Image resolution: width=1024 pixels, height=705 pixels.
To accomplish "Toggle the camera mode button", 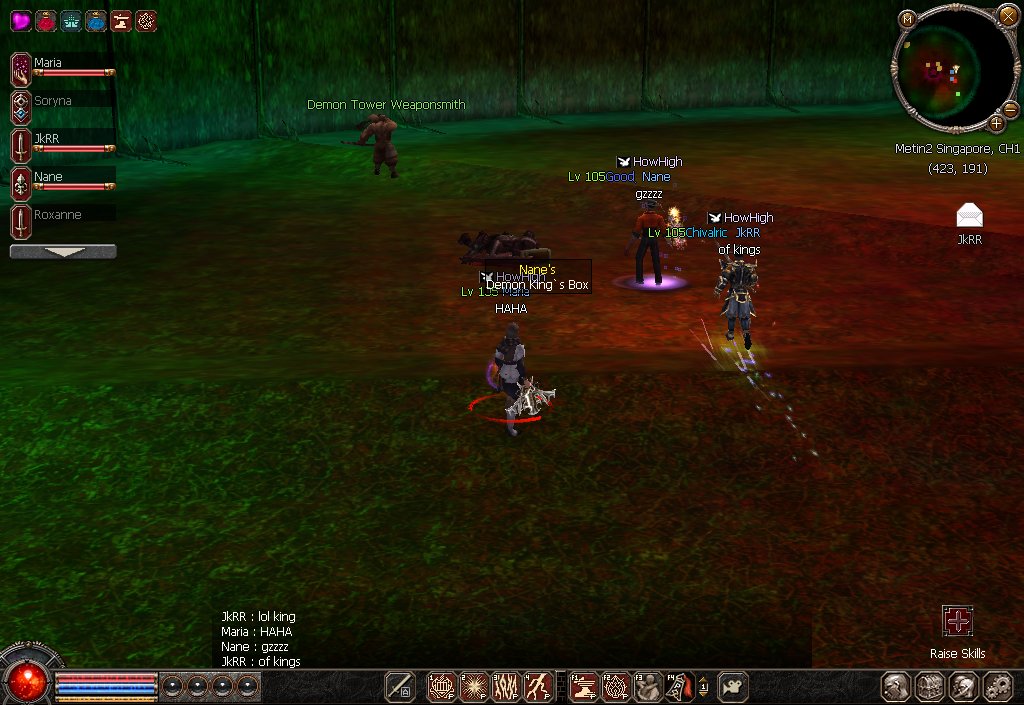I will [x=733, y=686].
